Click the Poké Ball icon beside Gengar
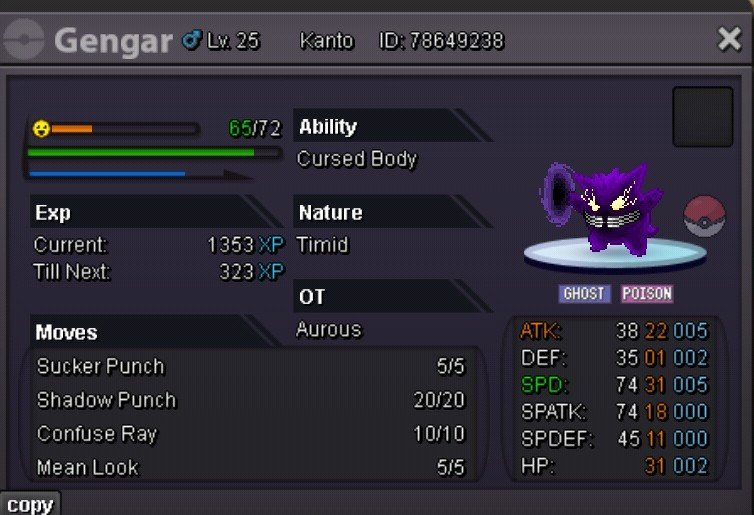This screenshot has width=754, height=515. point(704,218)
